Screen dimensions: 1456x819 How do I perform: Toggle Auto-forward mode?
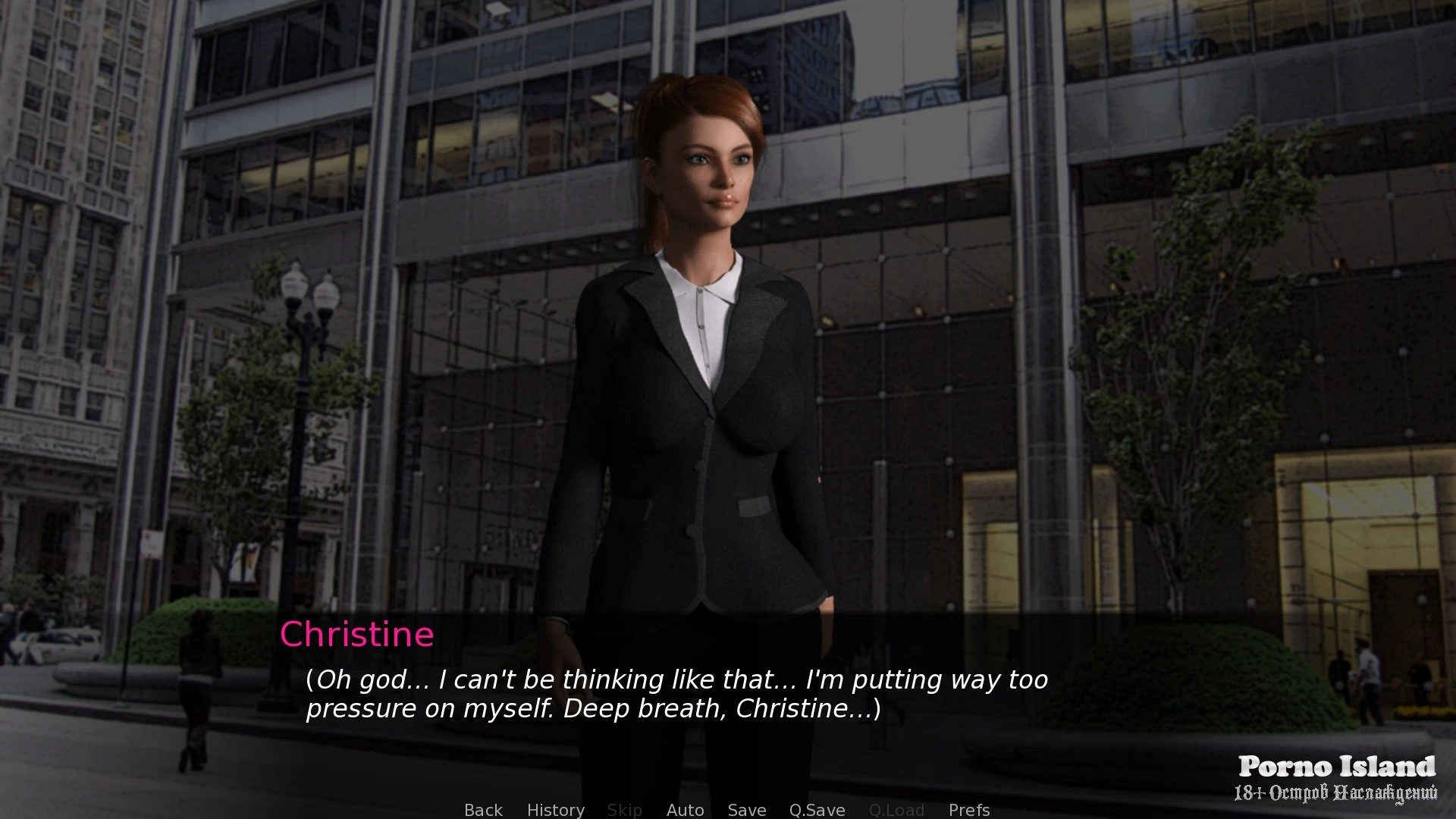point(685,810)
